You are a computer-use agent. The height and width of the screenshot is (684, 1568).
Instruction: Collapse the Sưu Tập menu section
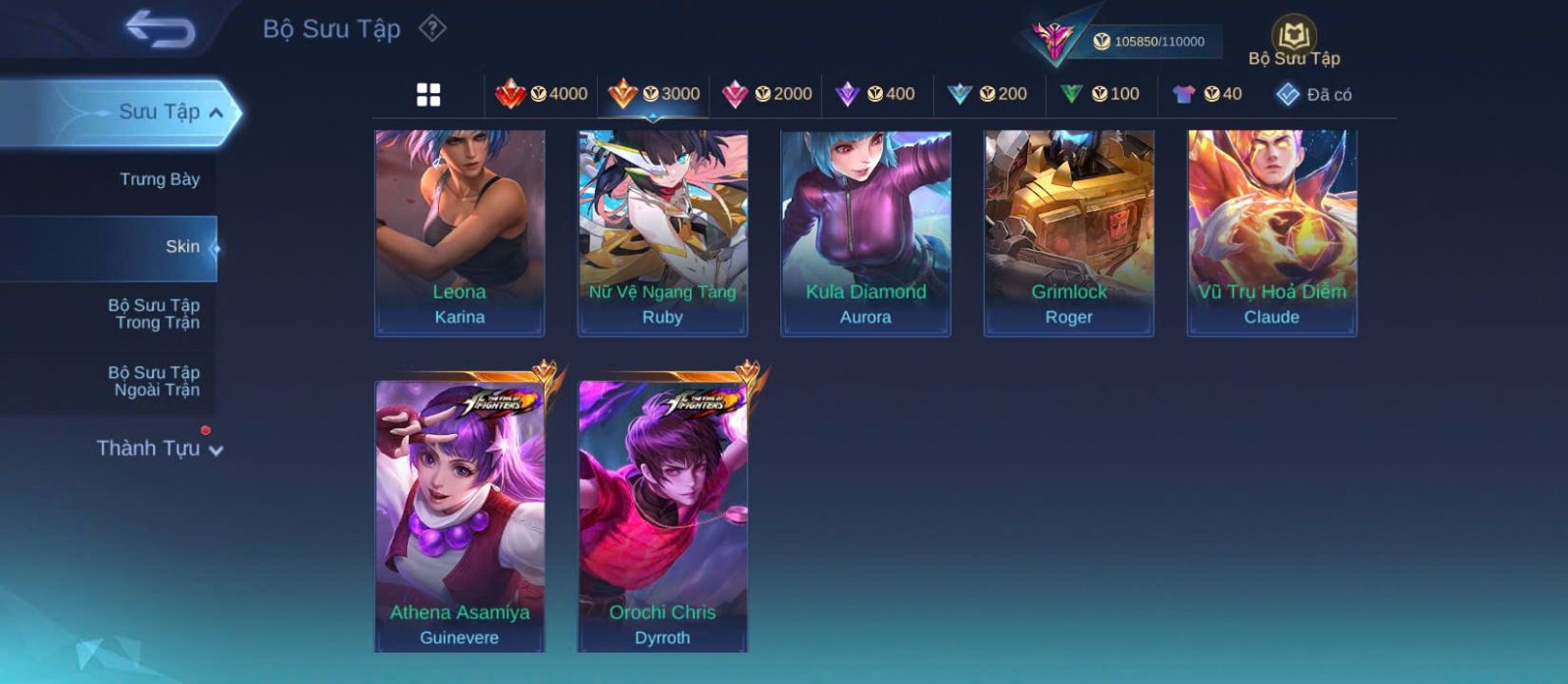coord(171,113)
